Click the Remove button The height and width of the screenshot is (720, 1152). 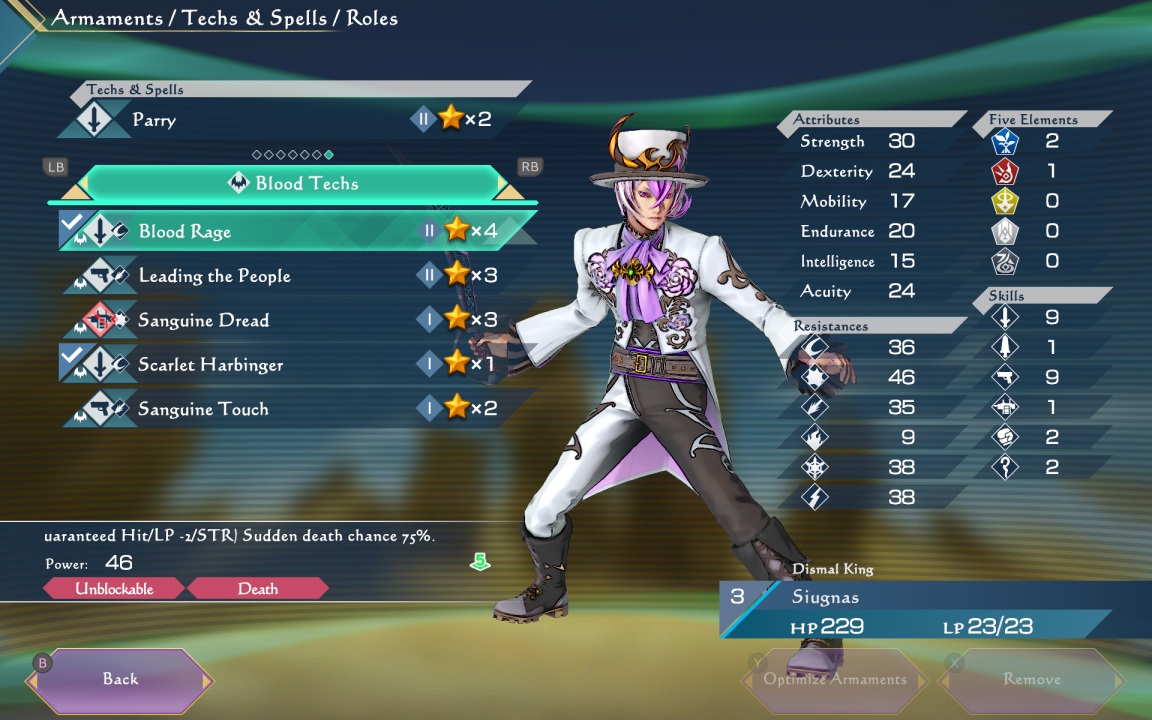[1031, 679]
